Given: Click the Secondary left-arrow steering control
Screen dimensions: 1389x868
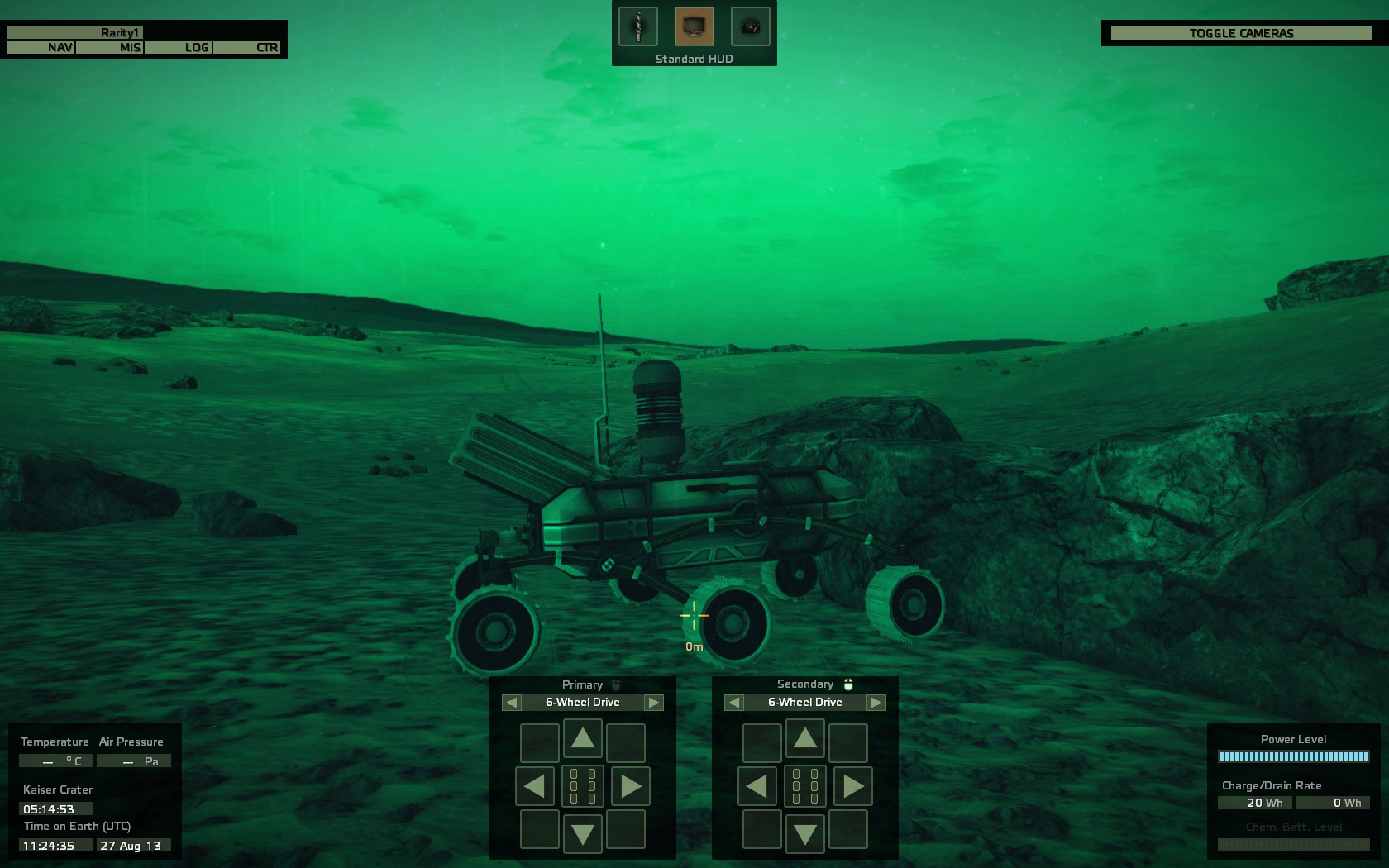Looking at the screenshot, I should pos(757,786).
